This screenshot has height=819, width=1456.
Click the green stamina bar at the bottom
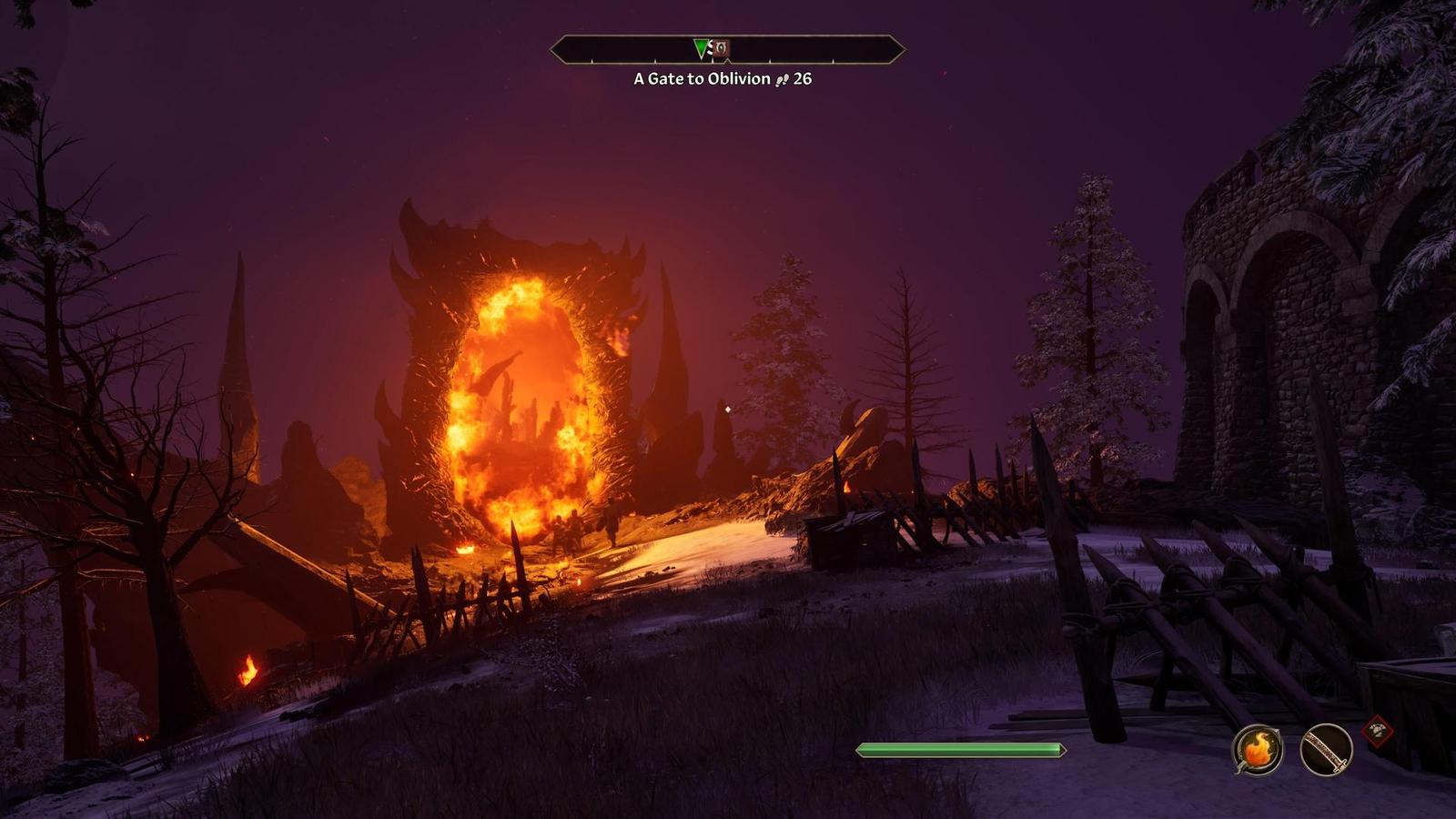(960, 749)
